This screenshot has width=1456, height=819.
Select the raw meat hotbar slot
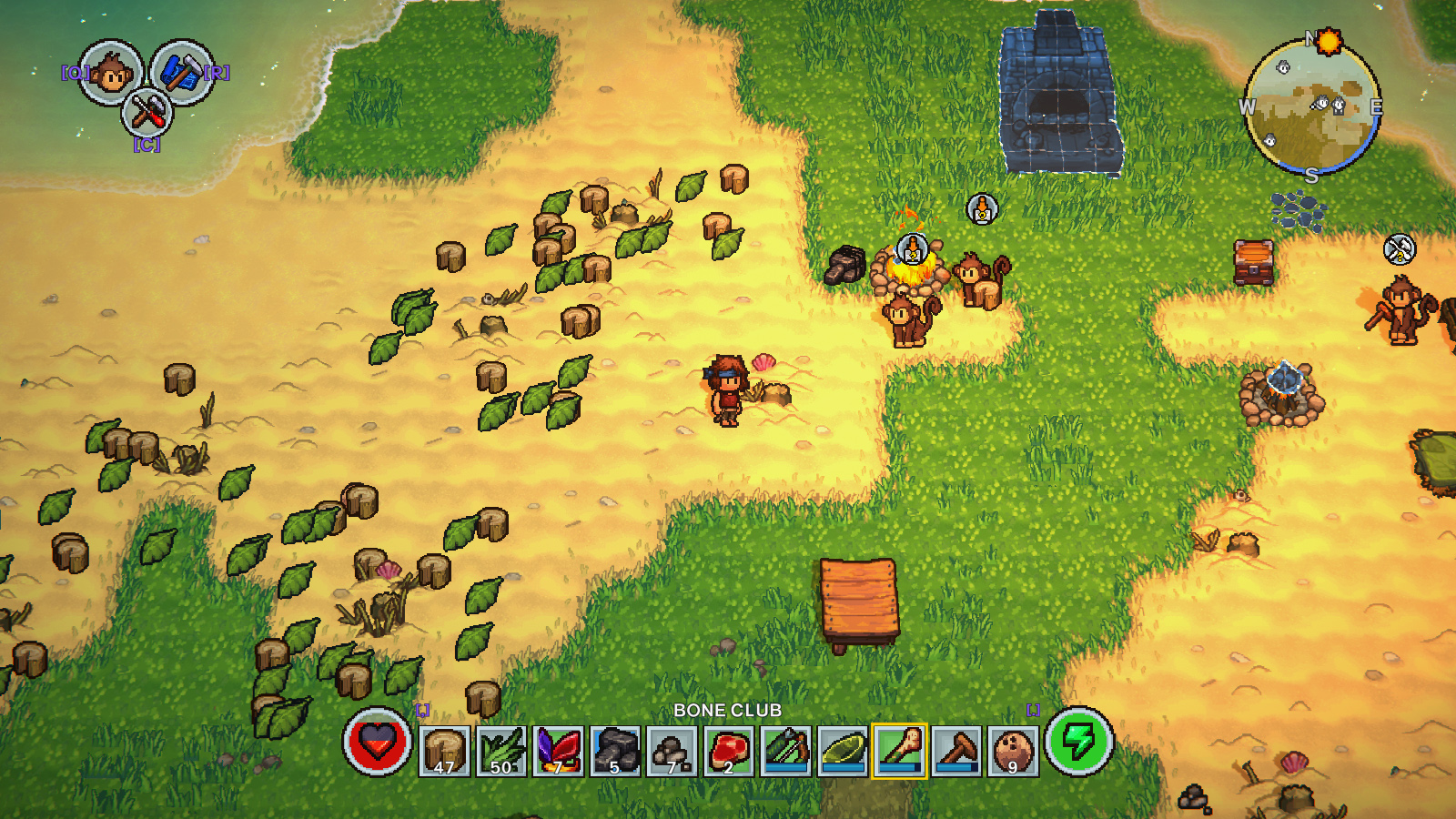point(729,752)
